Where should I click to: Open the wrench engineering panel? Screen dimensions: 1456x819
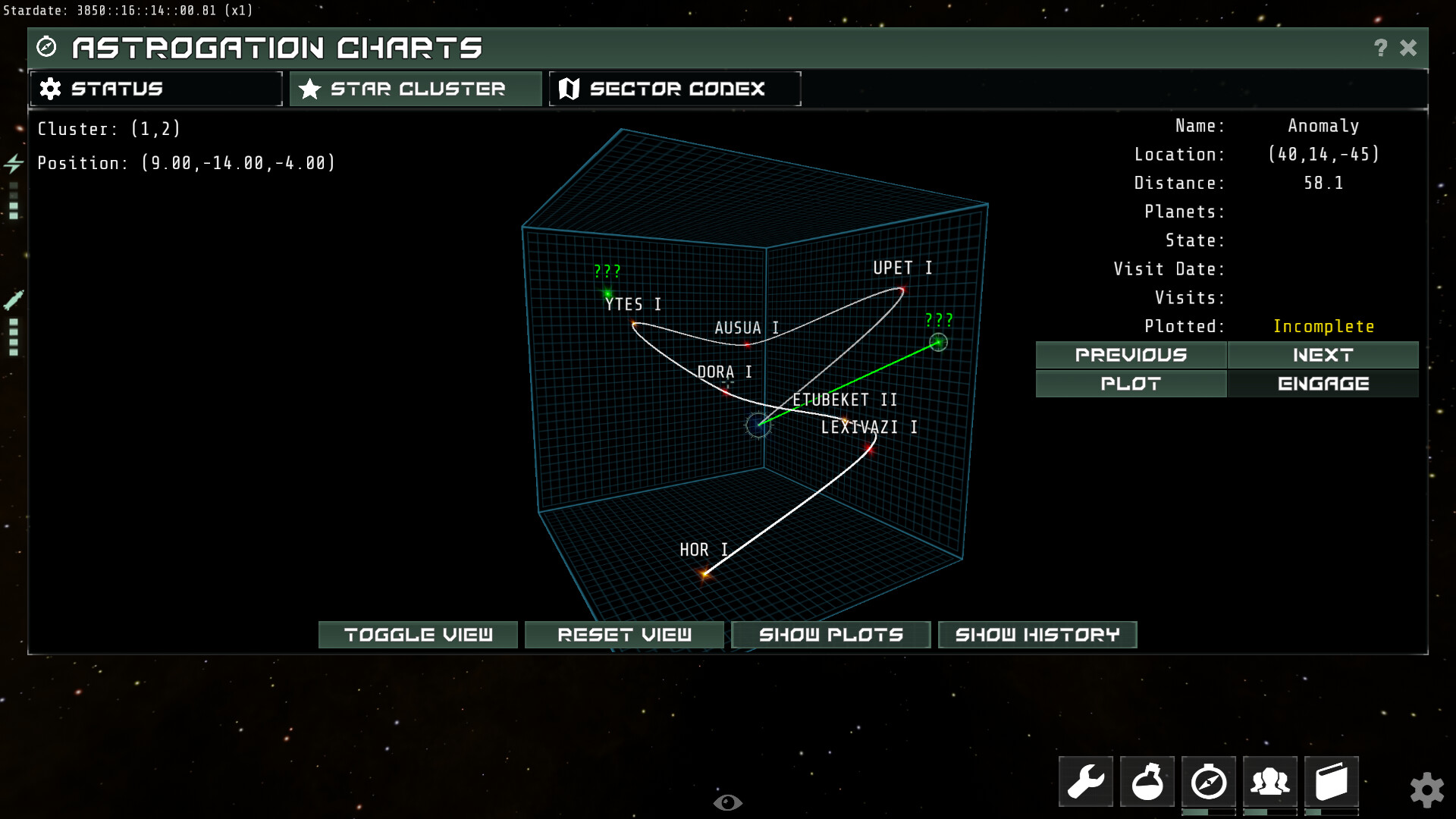[1084, 781]
